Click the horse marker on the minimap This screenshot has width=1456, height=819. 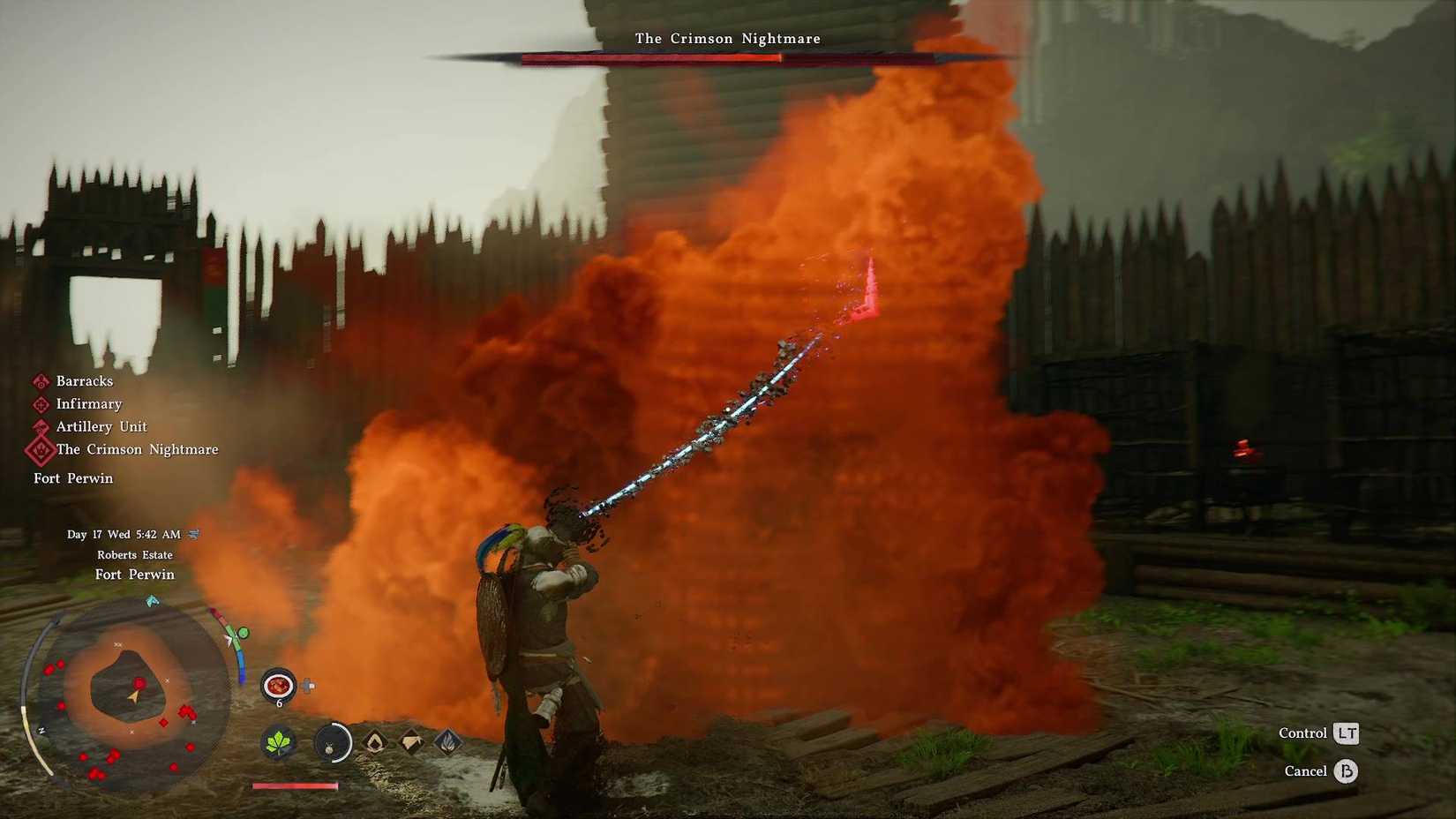coord(152,599)
